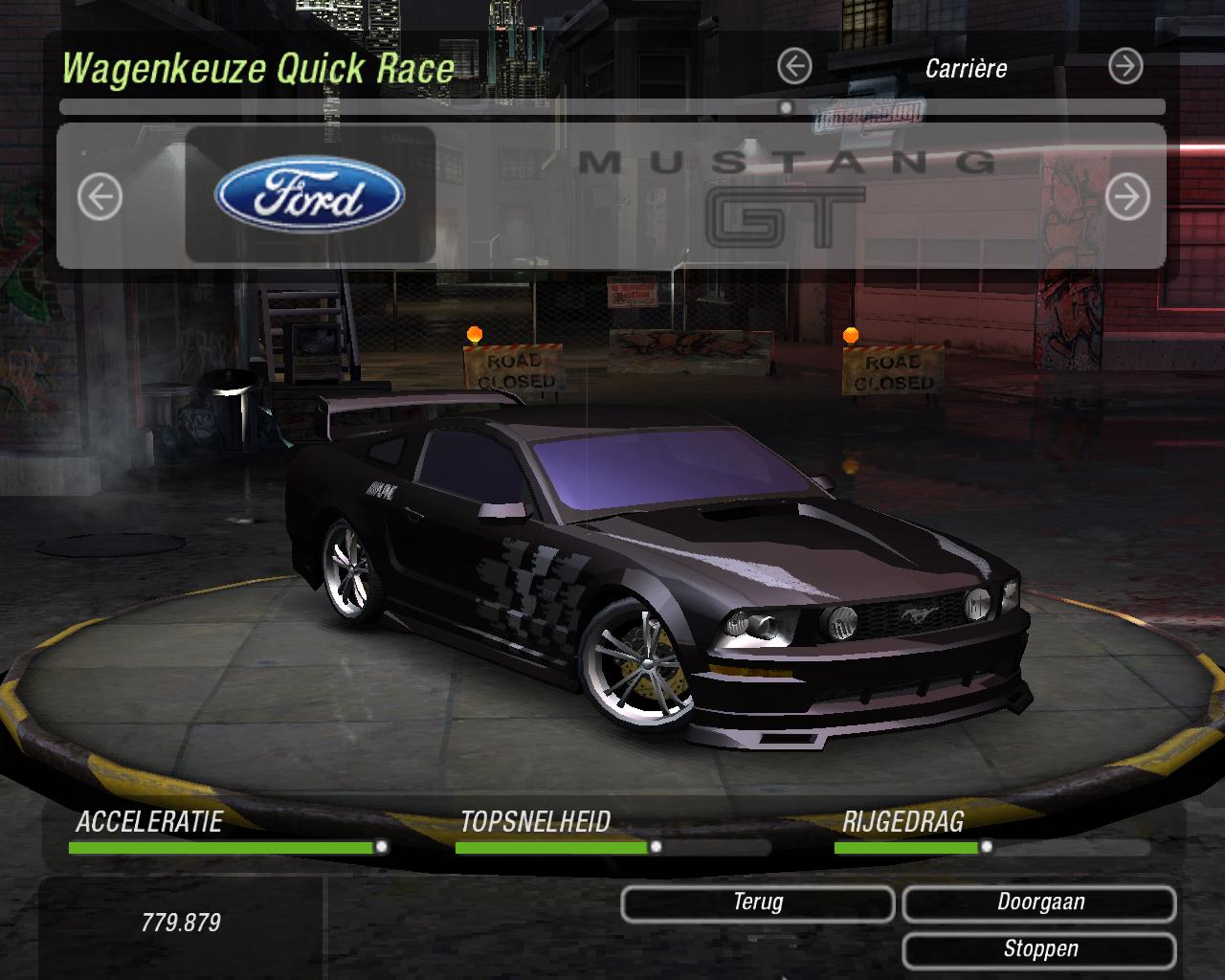
Task: Continue with the Doorgaan button
Action: point(1039,902)
